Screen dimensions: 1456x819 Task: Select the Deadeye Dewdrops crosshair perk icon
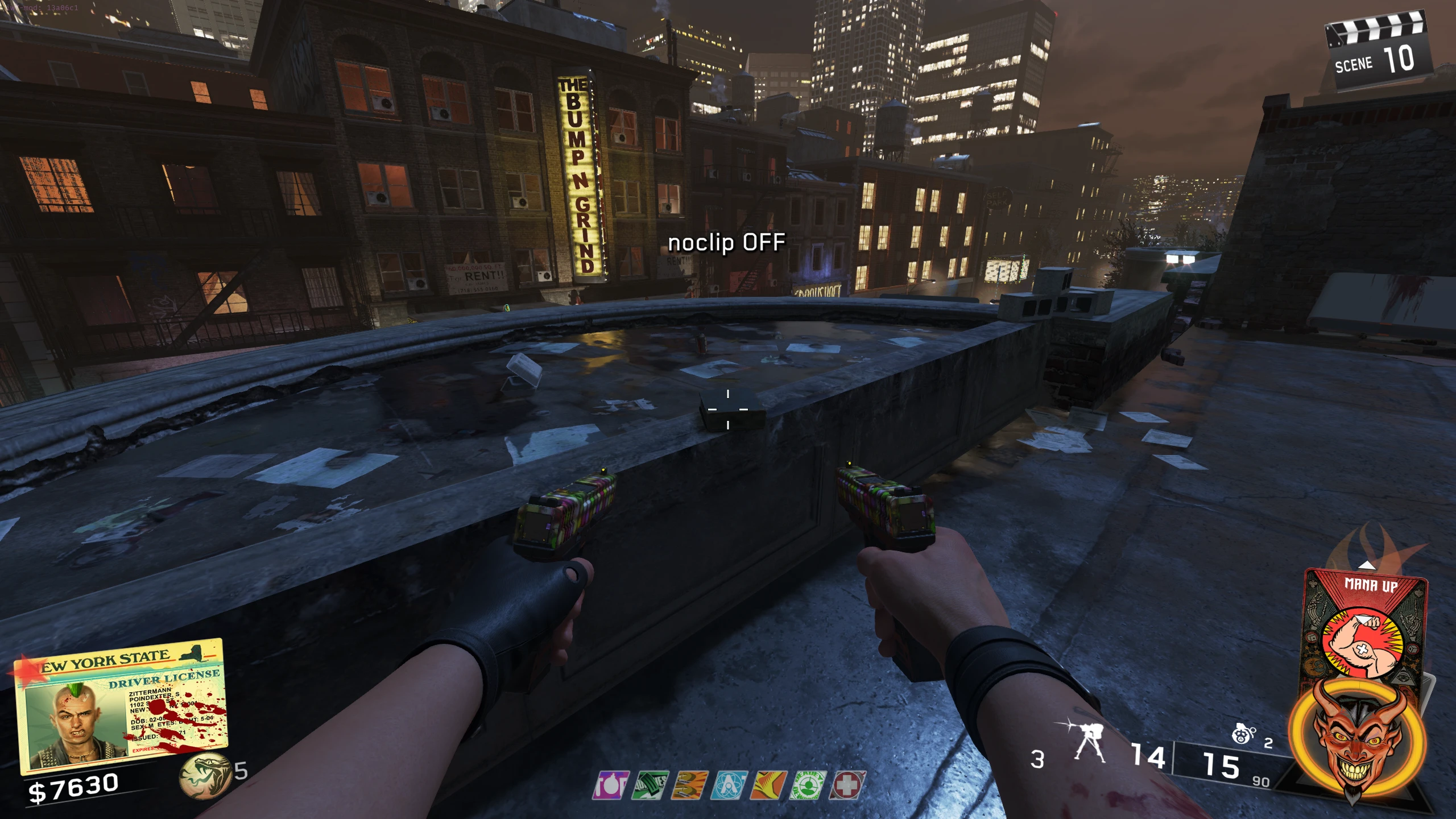point(807,785)
